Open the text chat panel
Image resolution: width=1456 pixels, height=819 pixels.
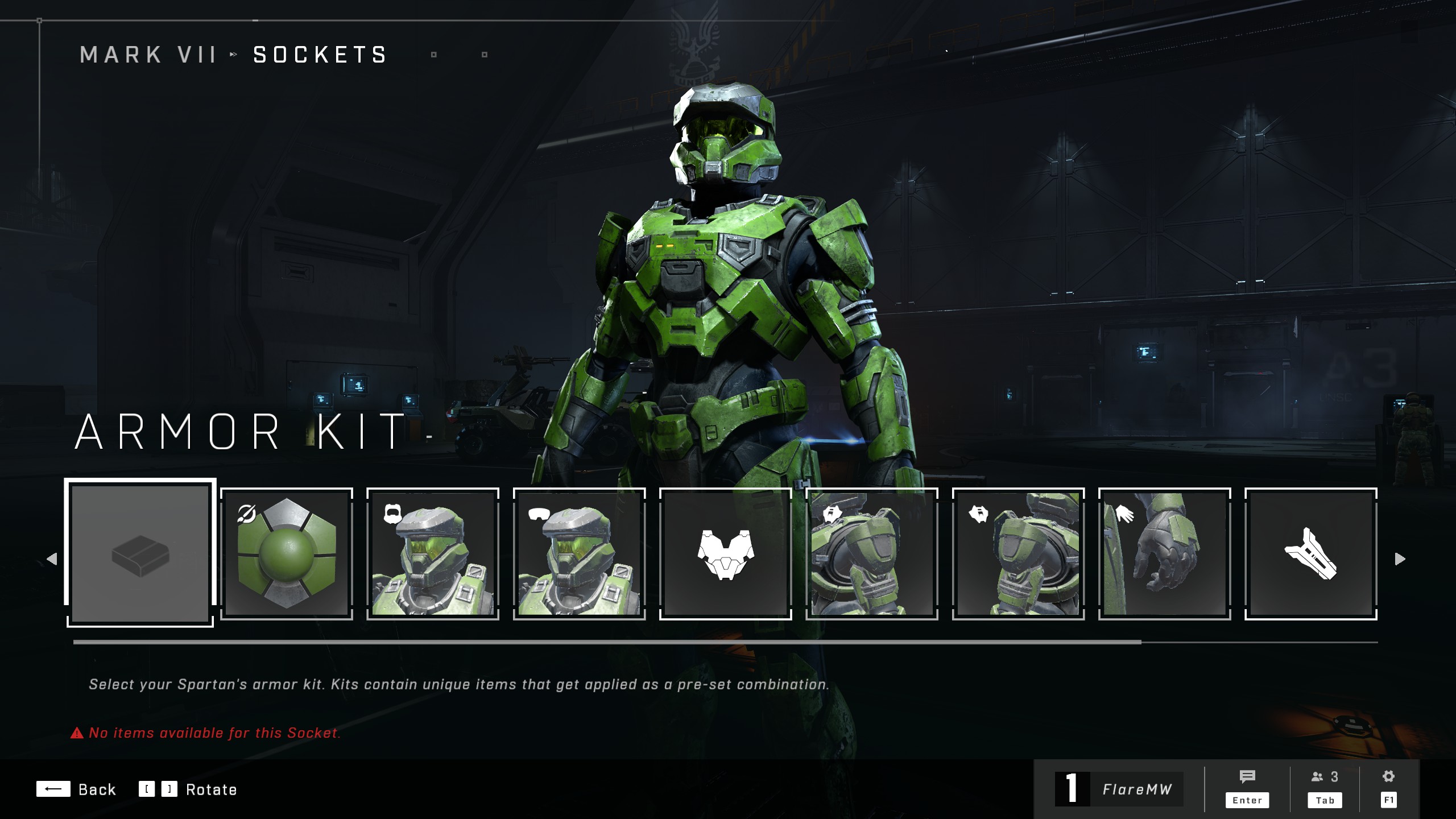[x=1247, y=788]
